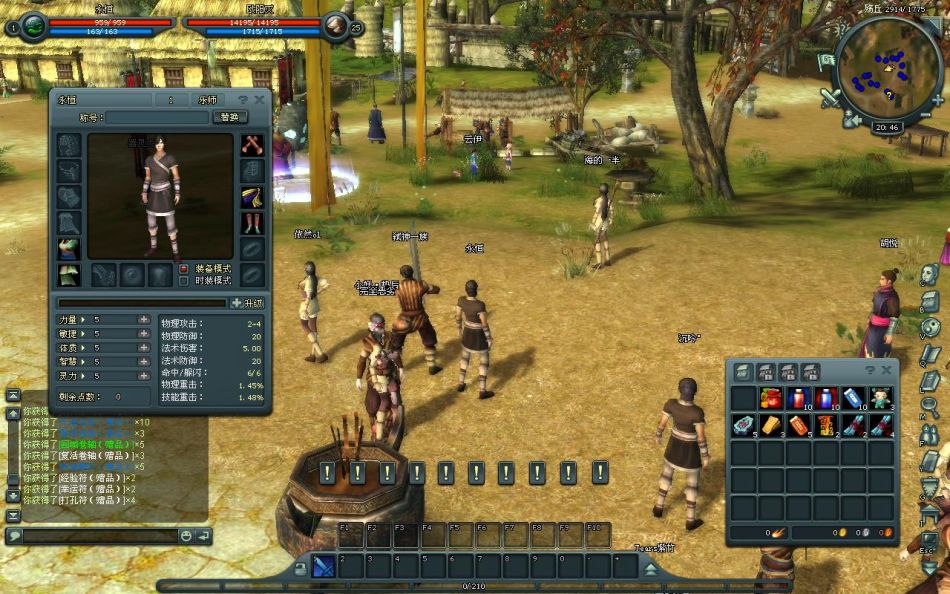This screenshot has height=594, width=950.
Task: Select the yellow talisman scroll item
Action: pyautogui.click(x=770, y=425)
